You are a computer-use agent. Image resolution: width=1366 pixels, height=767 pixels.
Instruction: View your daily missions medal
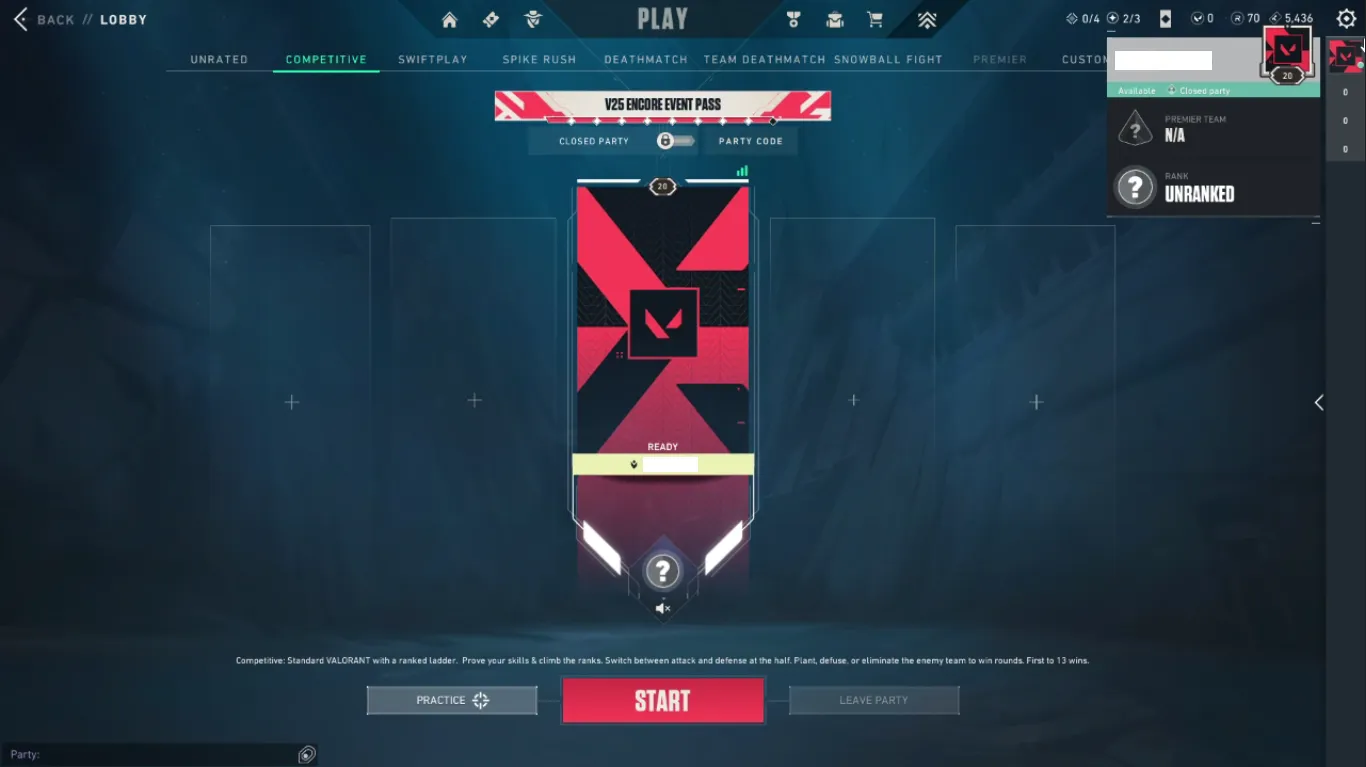(793, 19)
